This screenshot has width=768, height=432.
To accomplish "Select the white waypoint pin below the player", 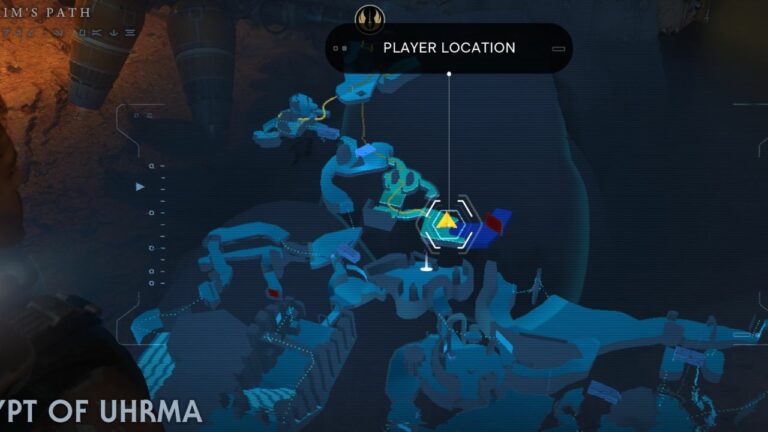I will coord(426,265).
